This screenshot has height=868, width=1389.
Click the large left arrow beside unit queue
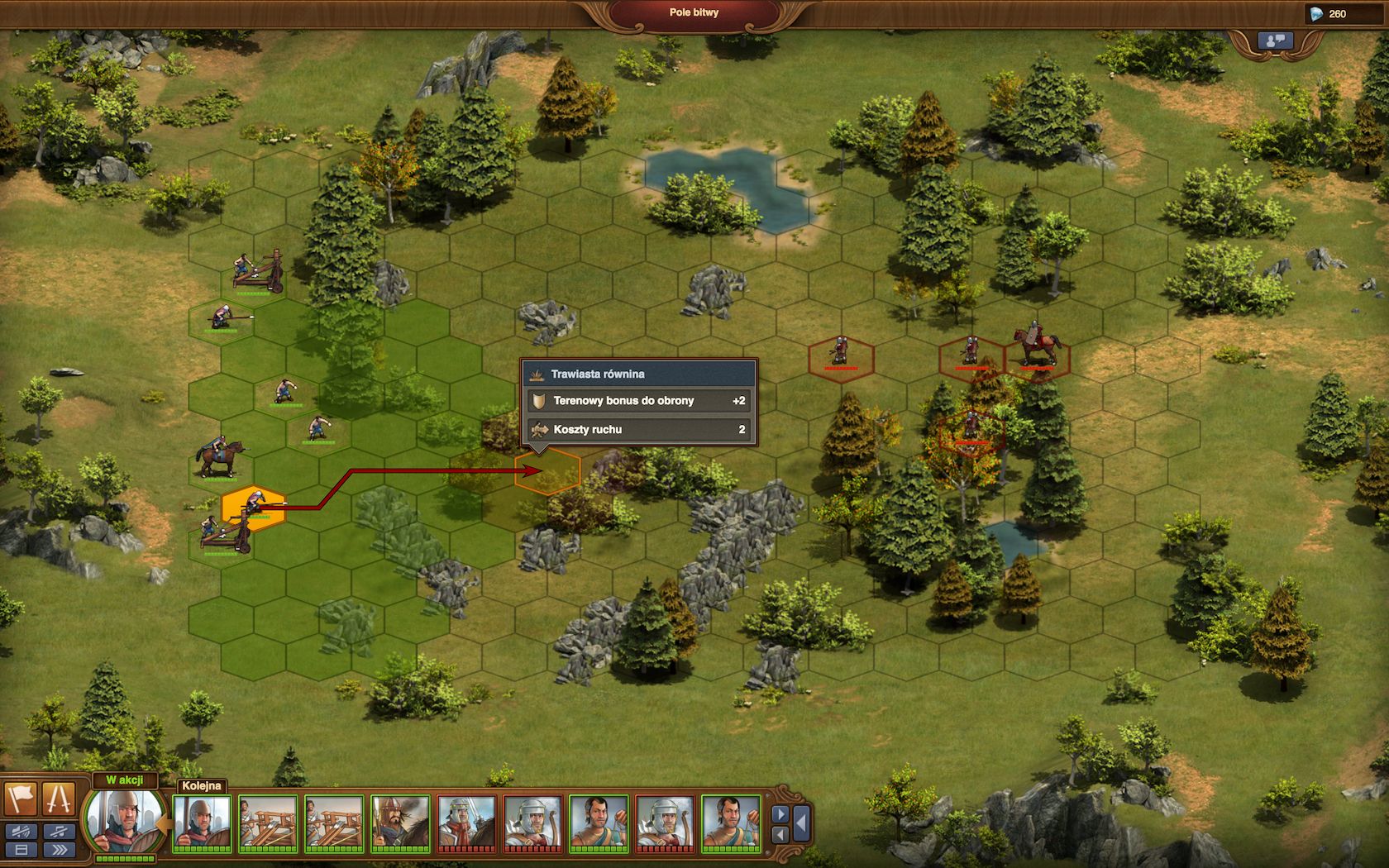[x=800, y=823]
